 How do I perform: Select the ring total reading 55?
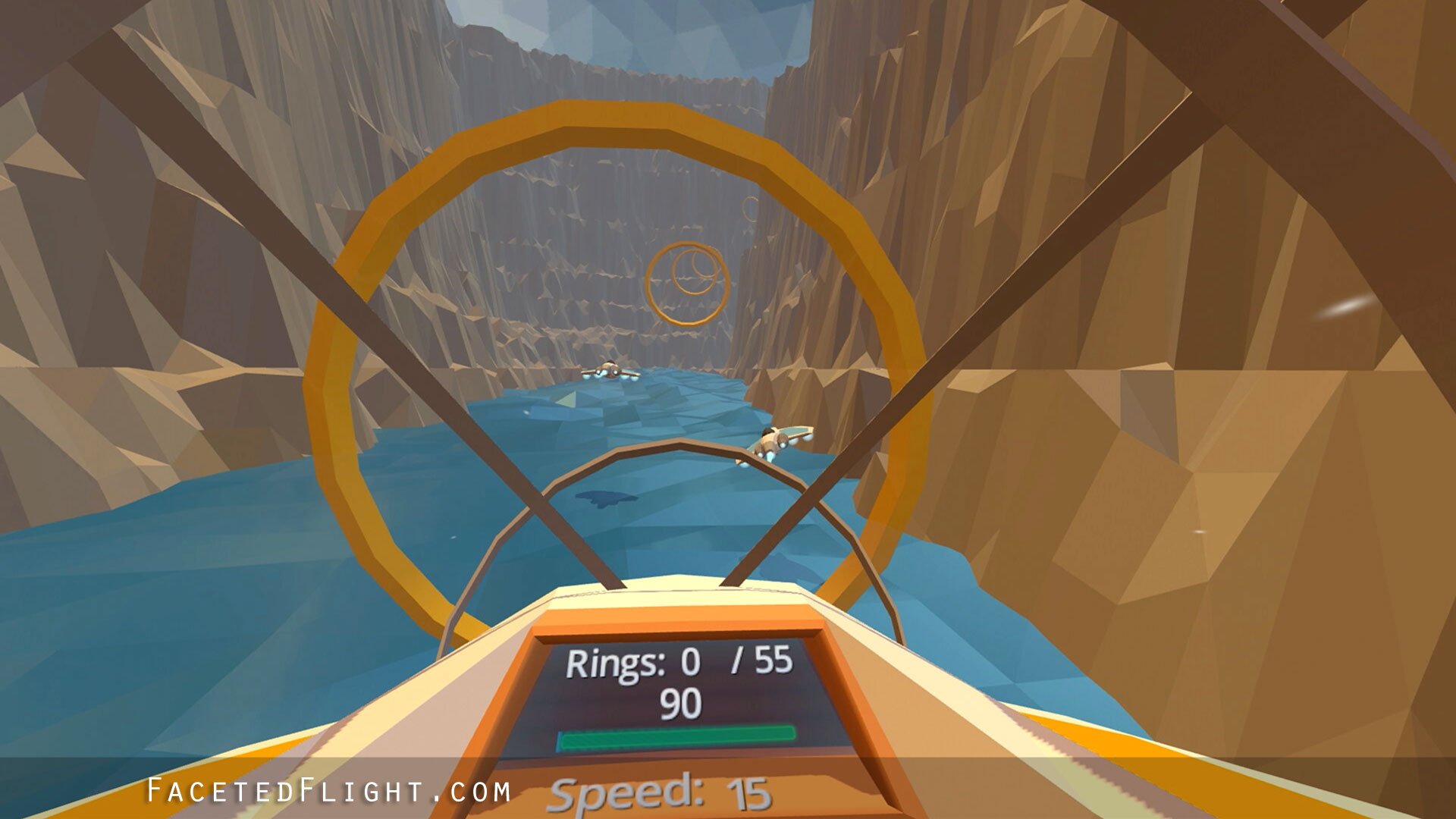[772, 663]
